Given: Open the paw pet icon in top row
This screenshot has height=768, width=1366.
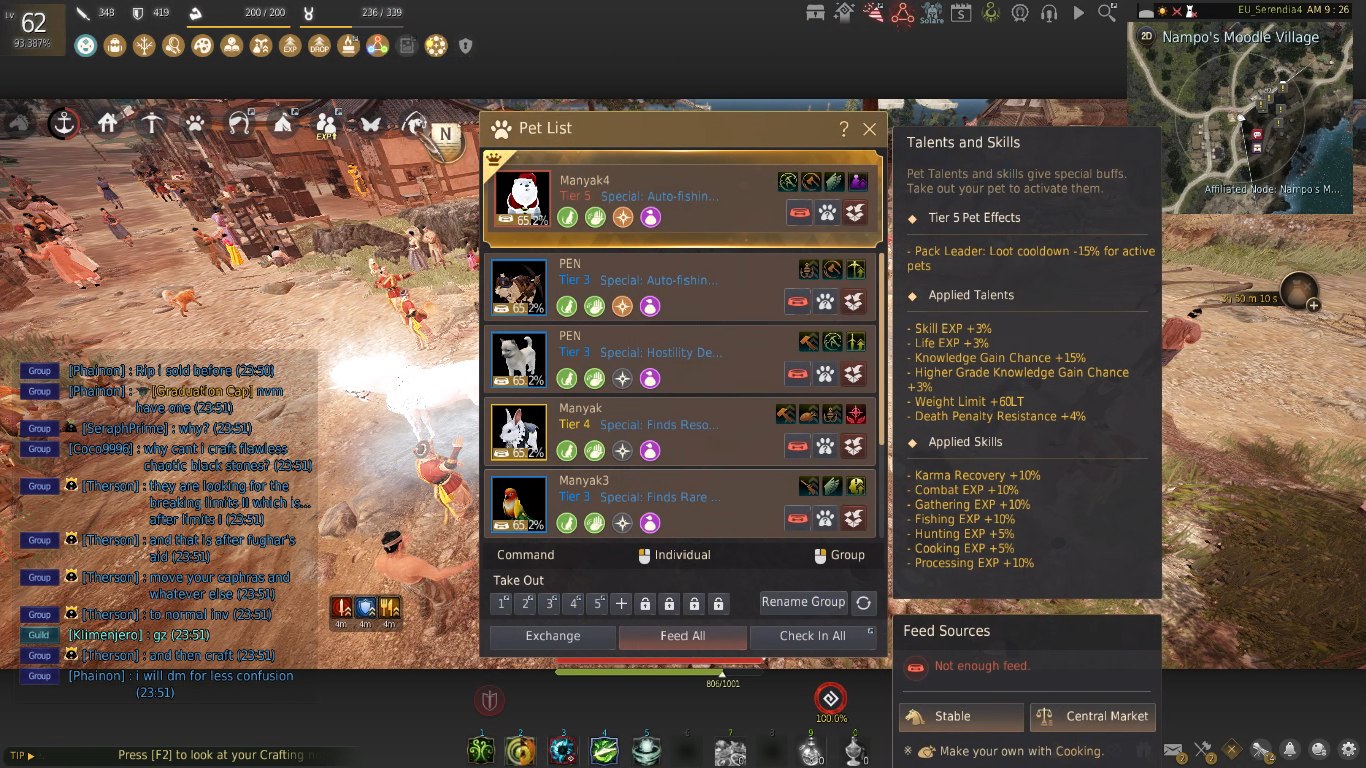Looking at the screenshot, I should point(195,124).
